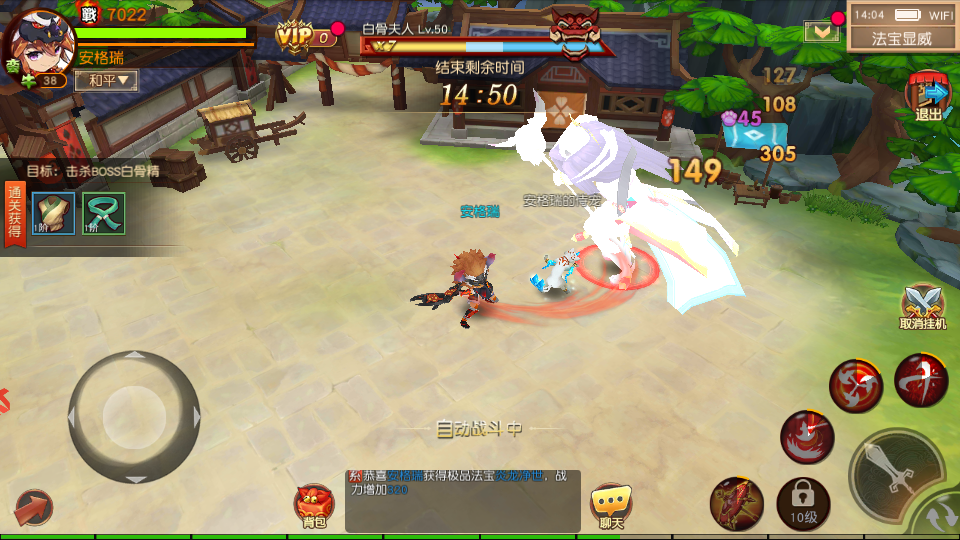Activate the cross slash skill
Viewport: 960px width, 540px height.
tap(921, 380)
